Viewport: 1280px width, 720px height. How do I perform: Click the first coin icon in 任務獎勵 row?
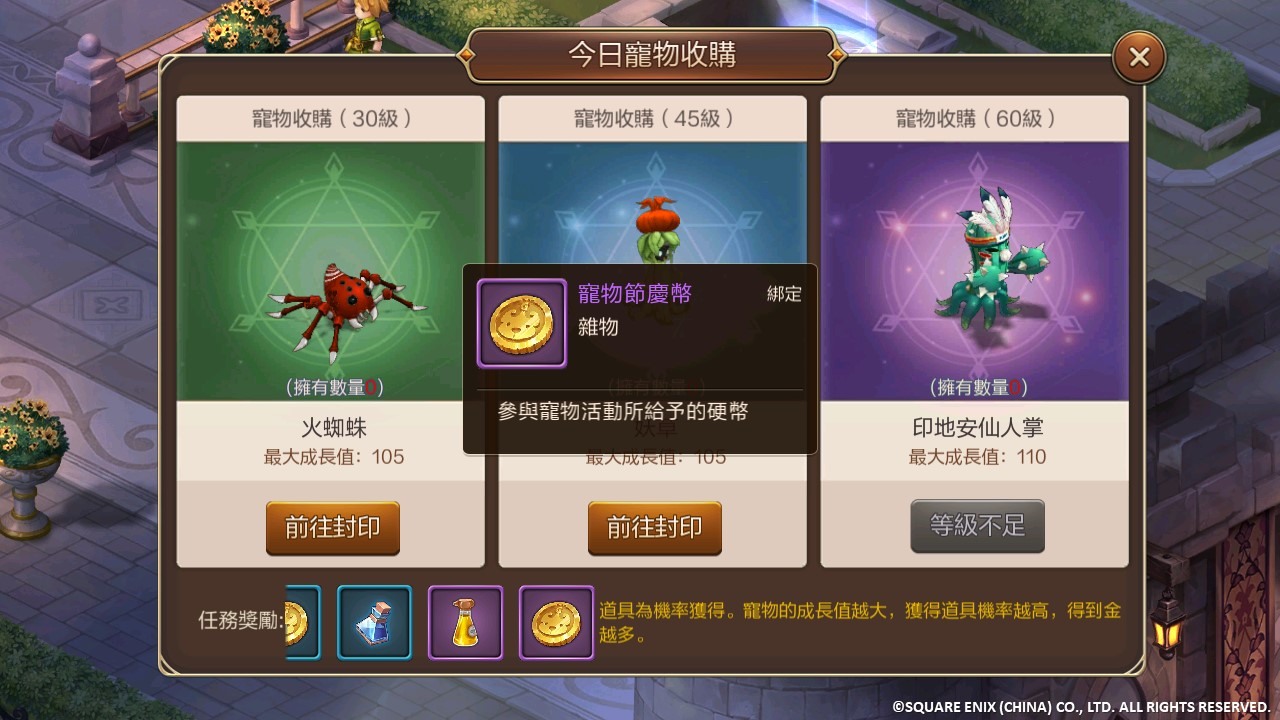click(x=295, y=622)
